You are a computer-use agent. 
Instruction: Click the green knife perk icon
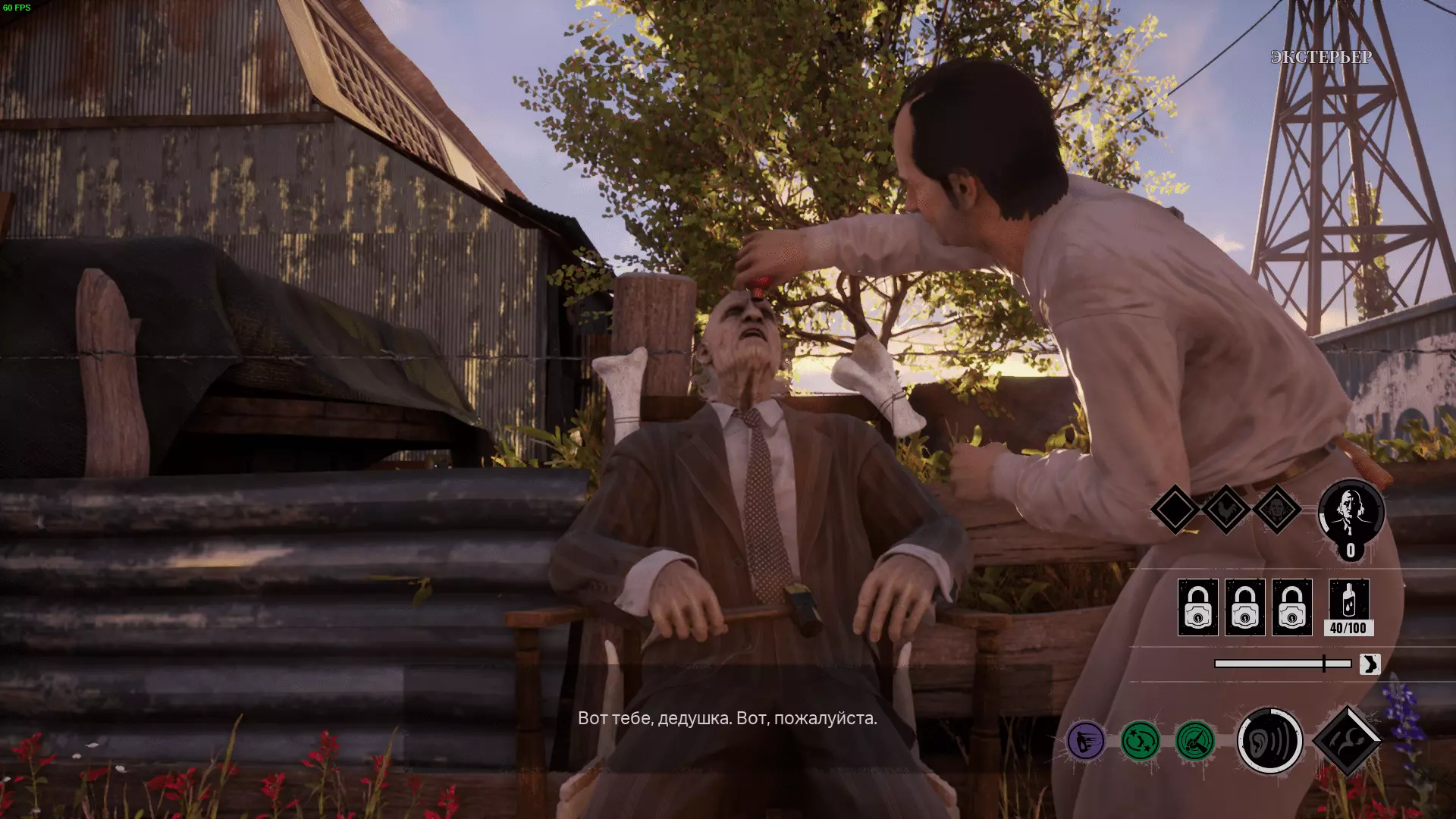1194,741
